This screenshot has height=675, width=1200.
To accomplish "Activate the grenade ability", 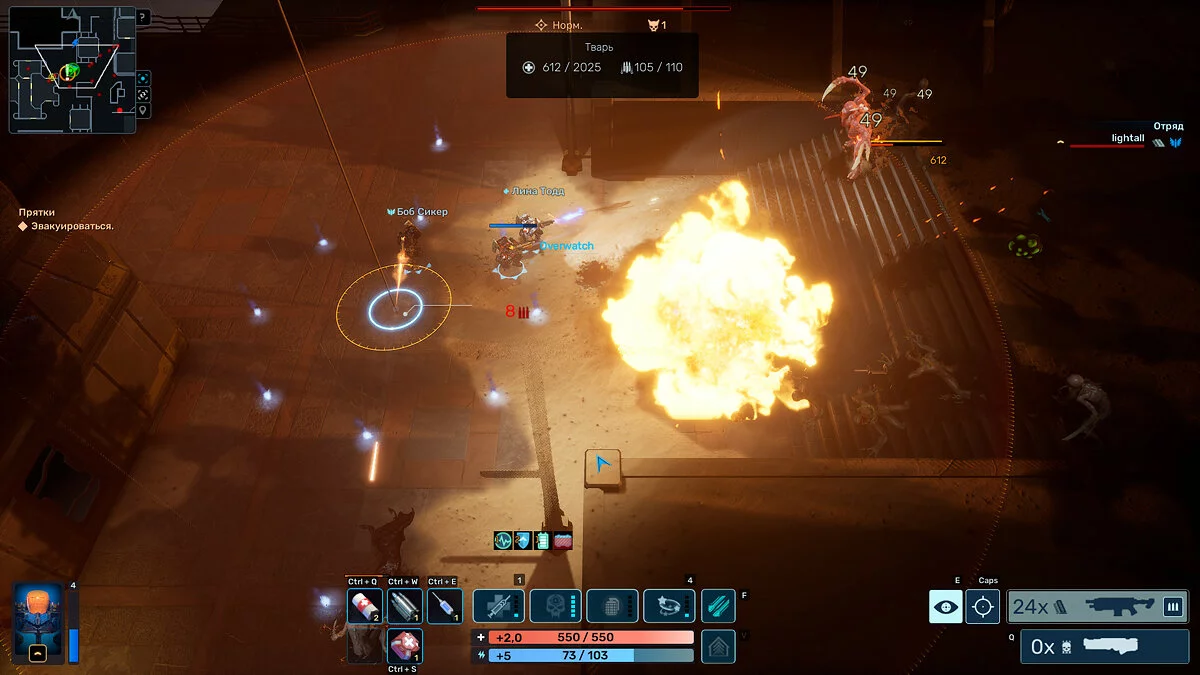I will click(612, 606).
